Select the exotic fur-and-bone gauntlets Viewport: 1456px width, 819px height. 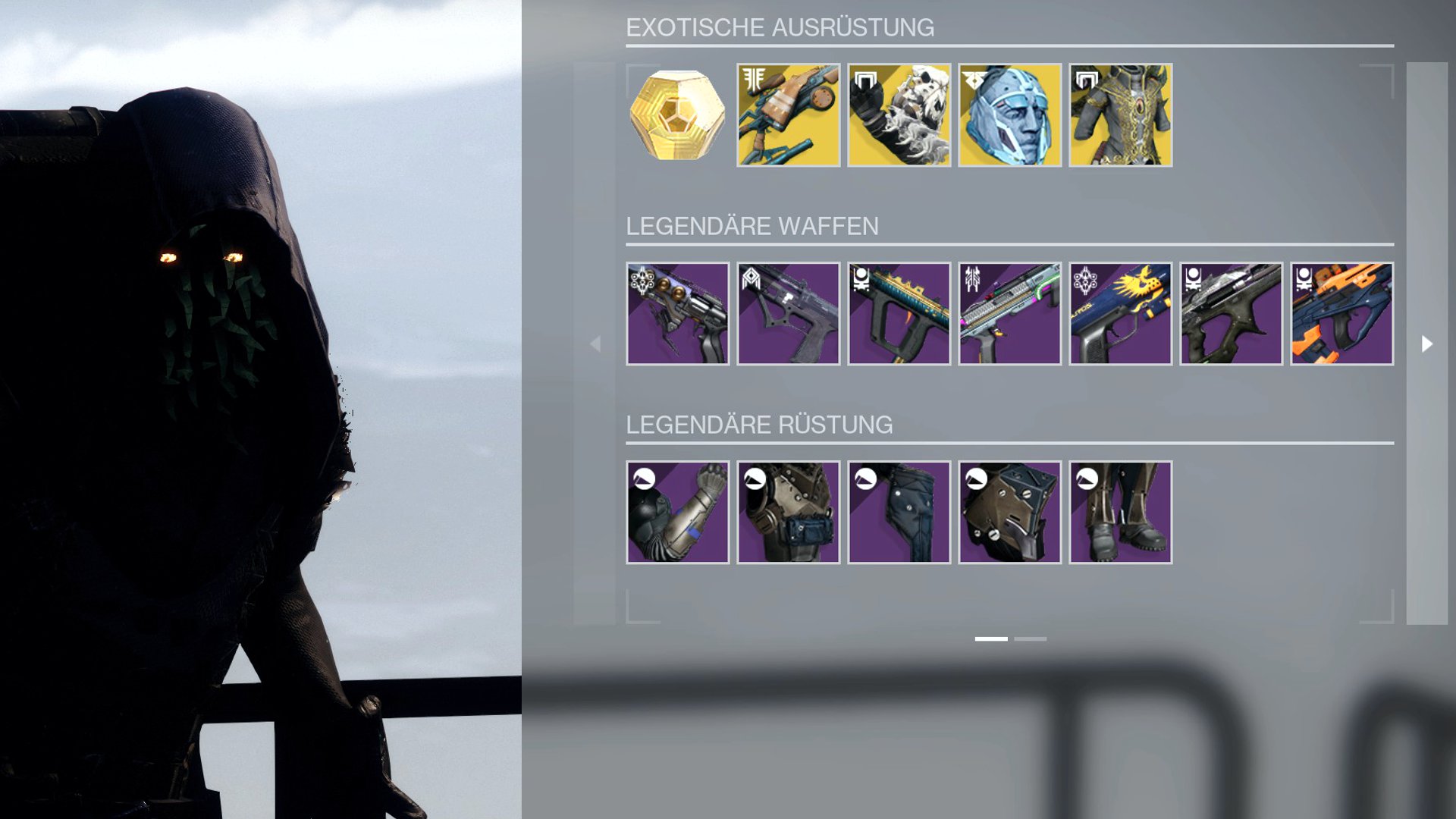coord(899,115)
